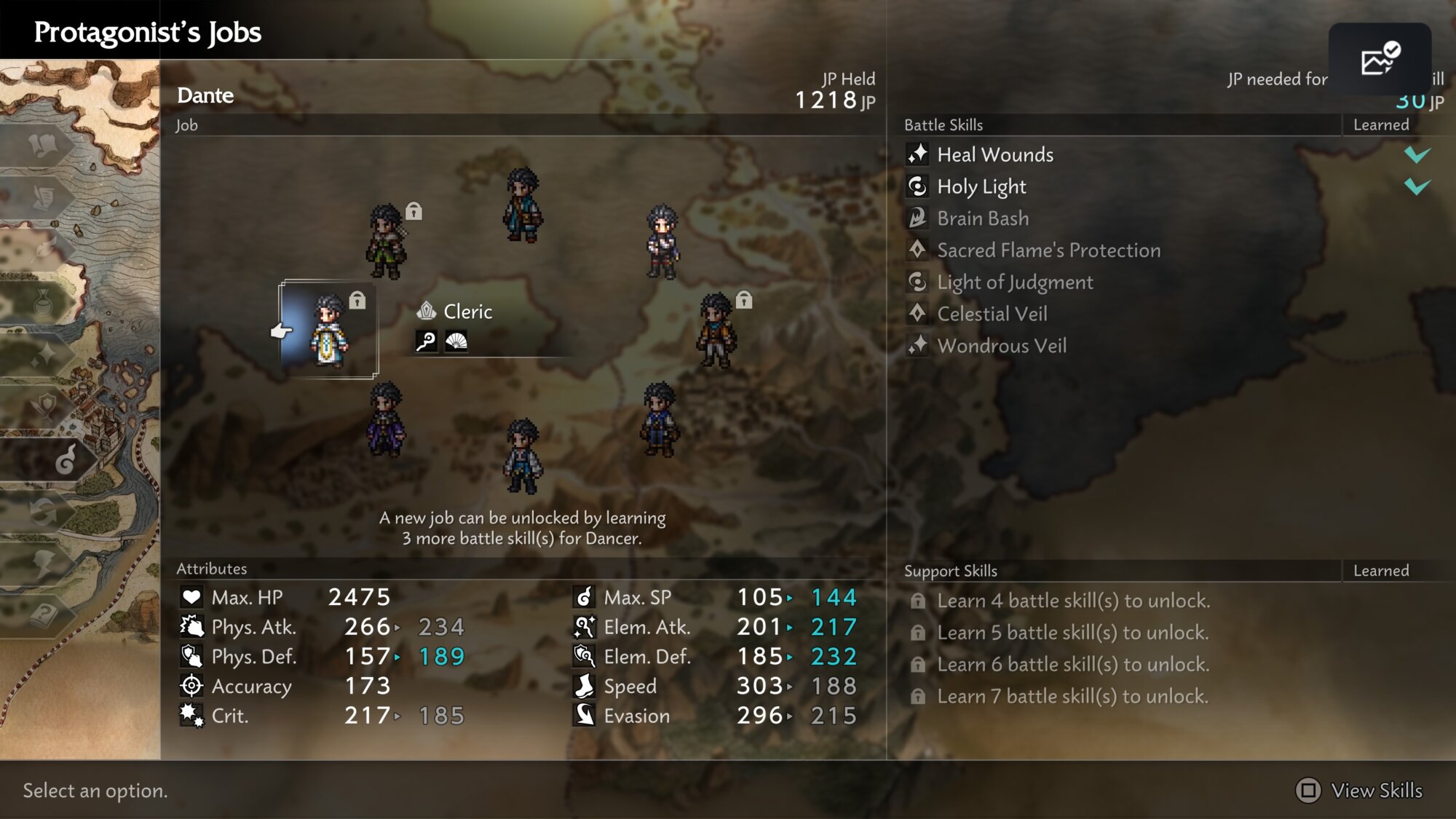Screen dimensions: 1456x819
Task: Click the locked "Learn 7 battle skill(s)" support slot
Action: coord(1072,696)
